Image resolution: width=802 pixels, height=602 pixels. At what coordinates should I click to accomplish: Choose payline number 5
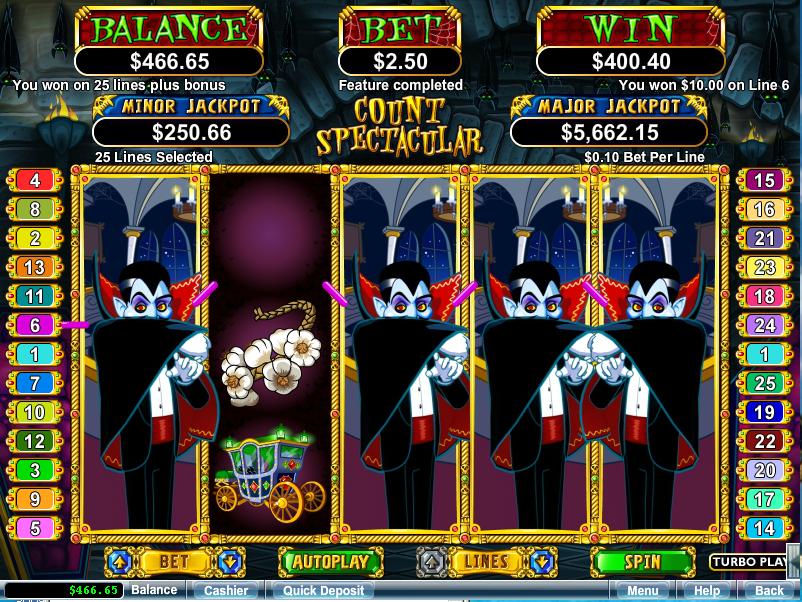(36, 529)
